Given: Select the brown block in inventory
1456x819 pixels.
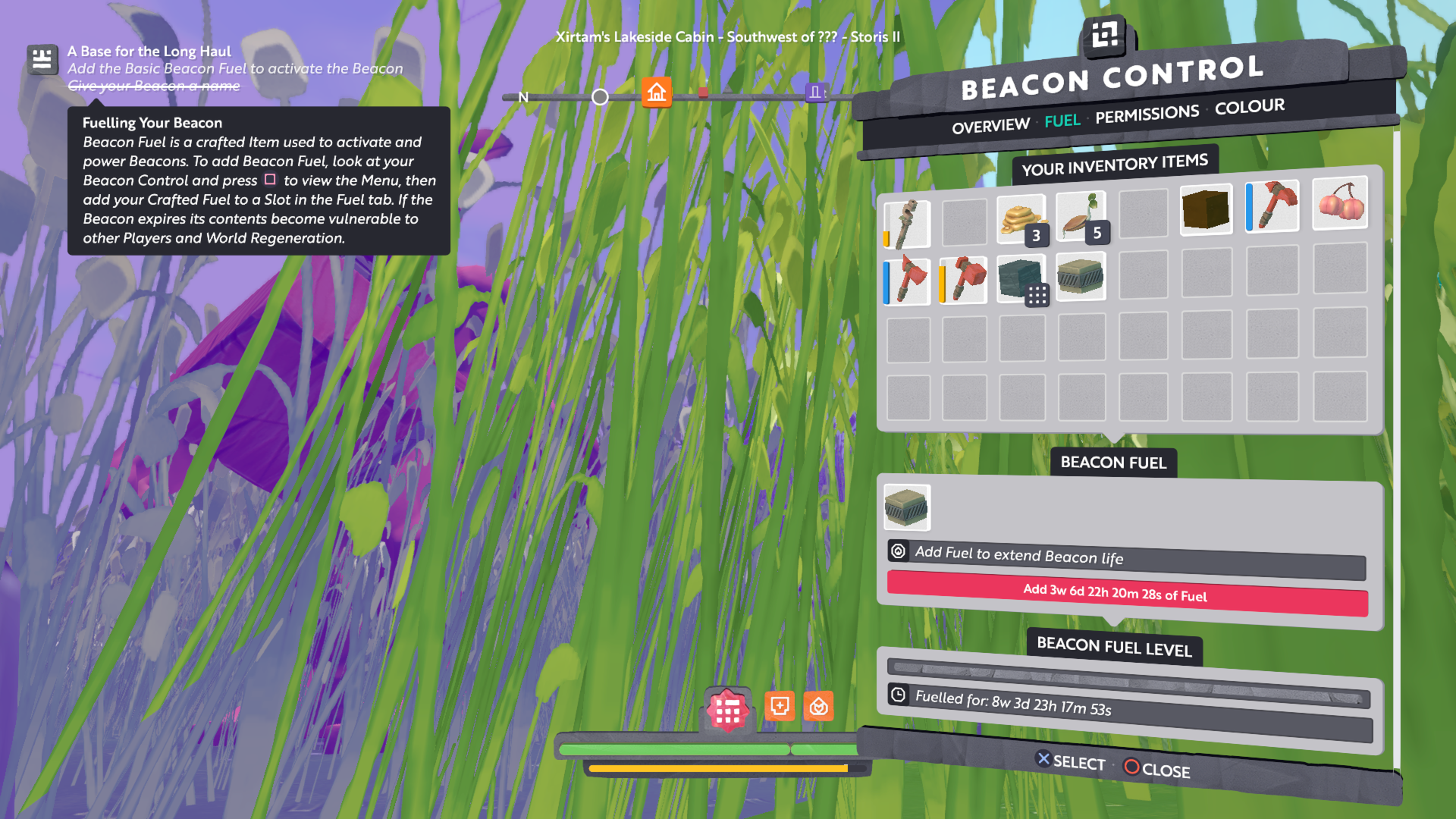Looking at the screenshot, I should pyautogui.click(x=1206, y=209).
